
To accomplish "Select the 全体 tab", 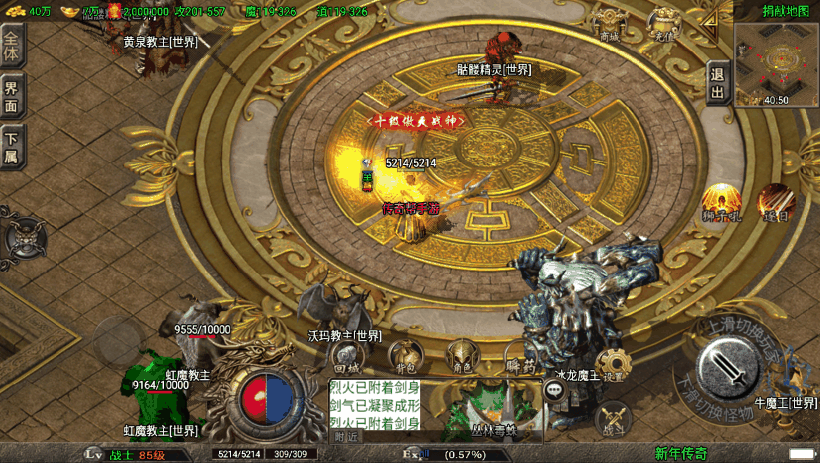I will 12,45.
